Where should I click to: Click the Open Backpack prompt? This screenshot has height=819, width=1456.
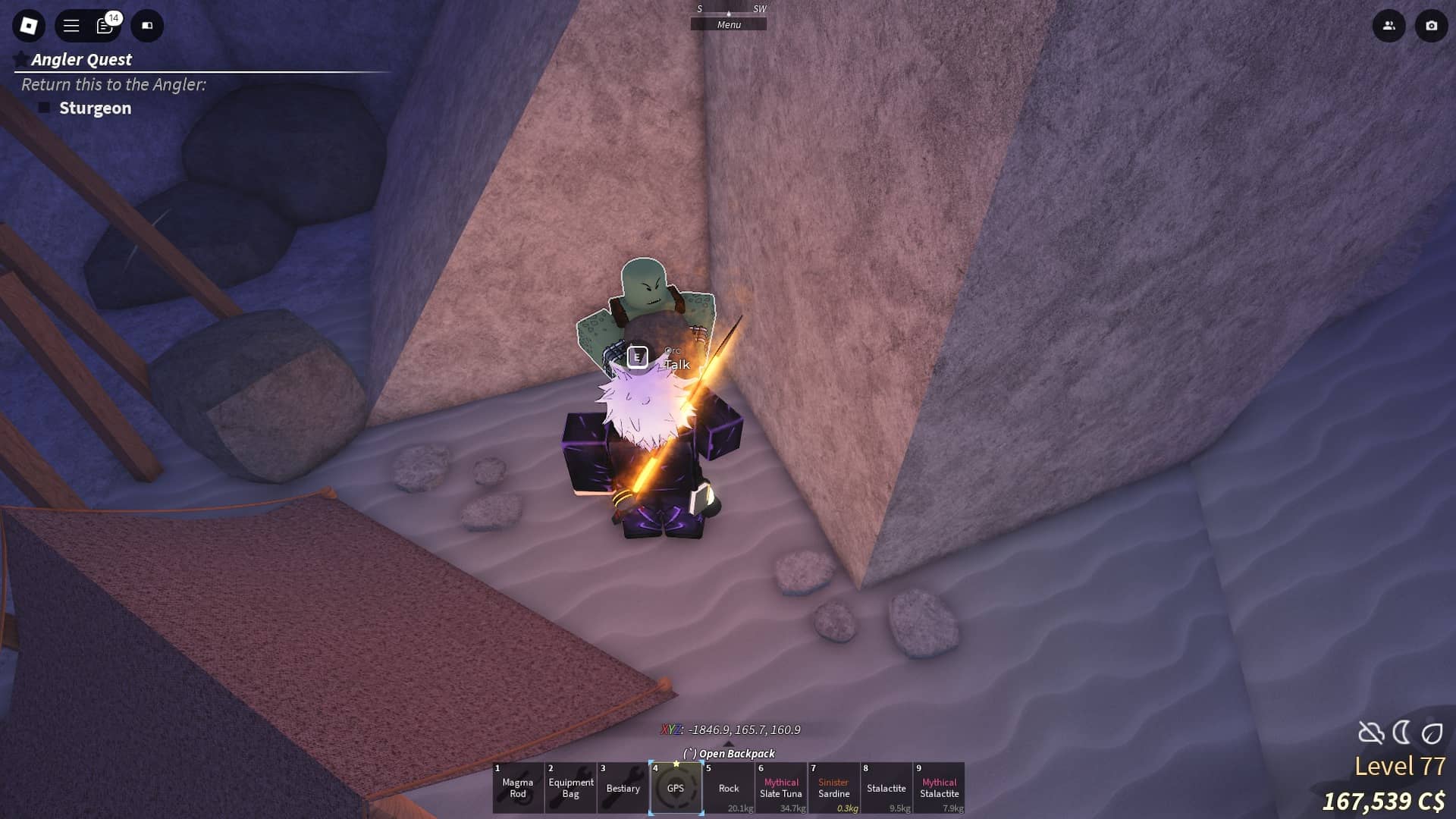729,754
